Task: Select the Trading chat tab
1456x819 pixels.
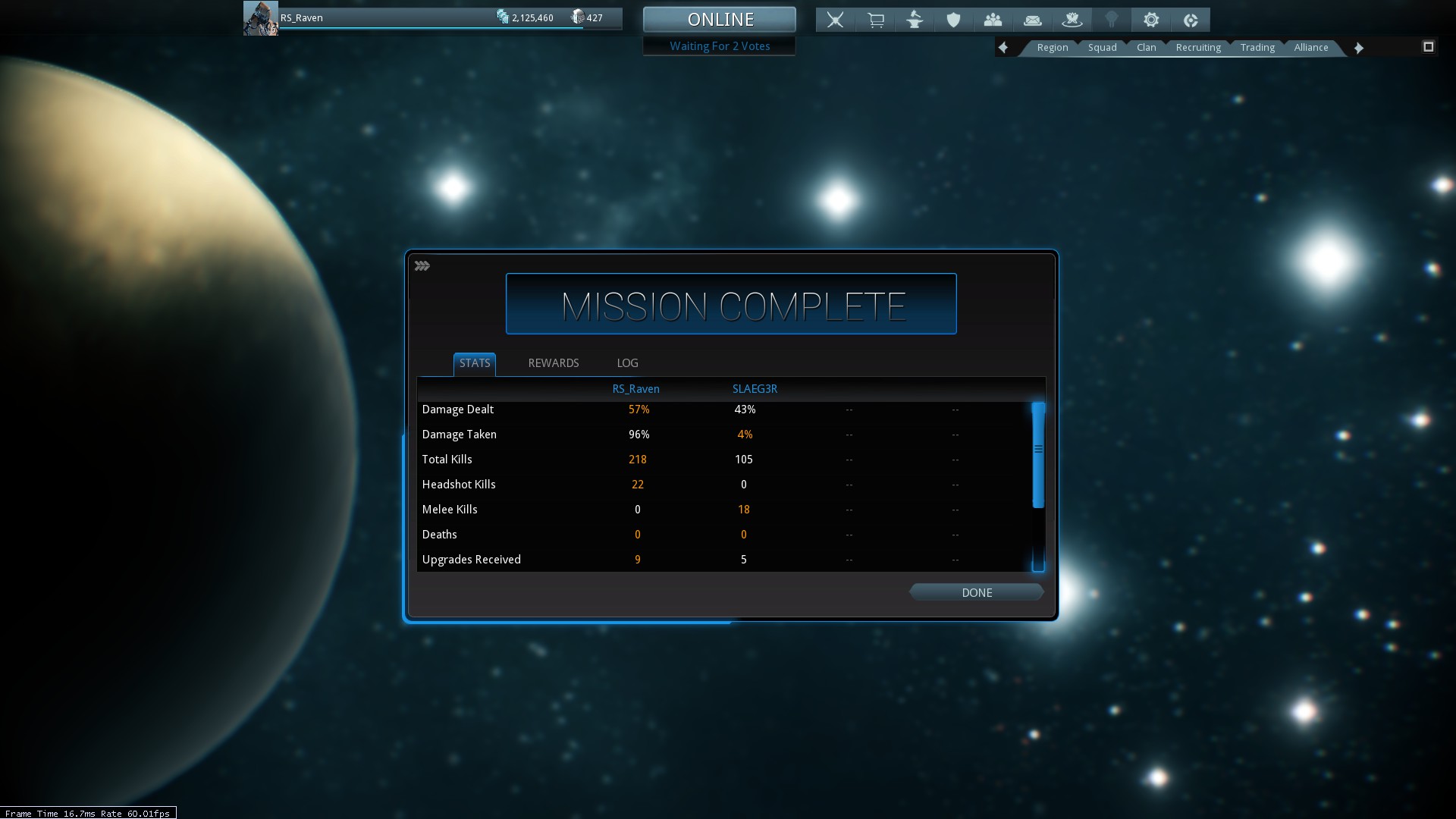Action: point(1257,48)
